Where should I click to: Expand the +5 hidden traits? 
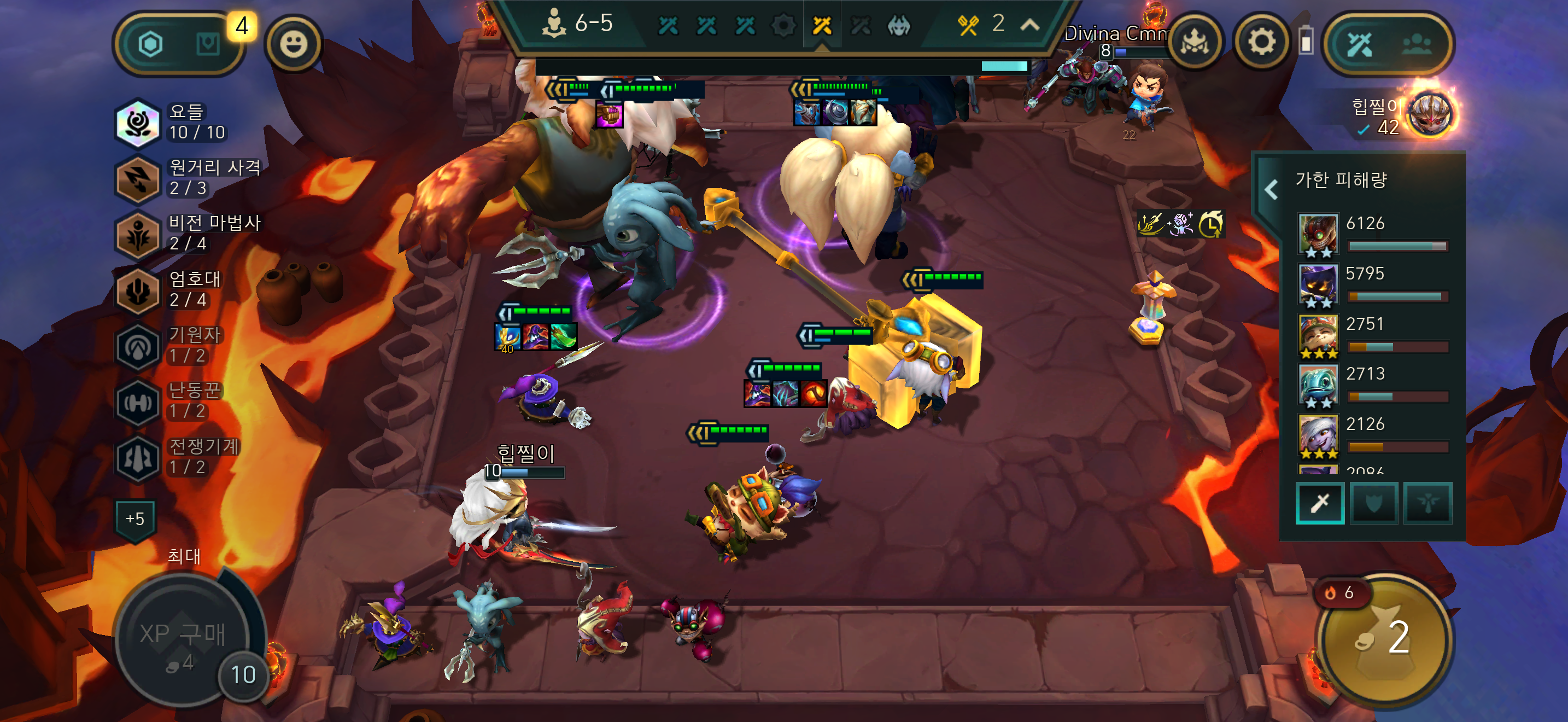coord(135,519)
